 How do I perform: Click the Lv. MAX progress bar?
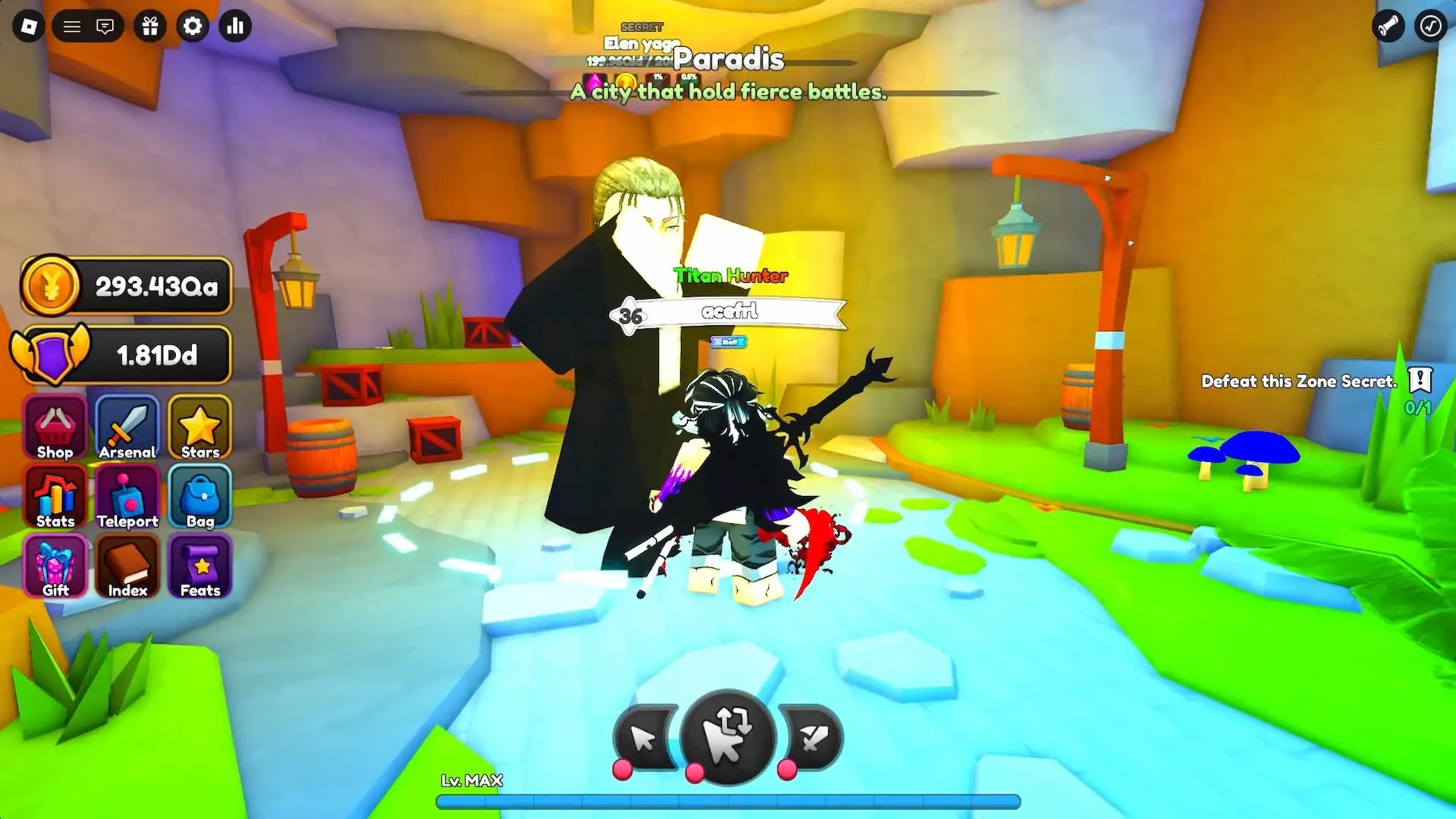(728, 802)
